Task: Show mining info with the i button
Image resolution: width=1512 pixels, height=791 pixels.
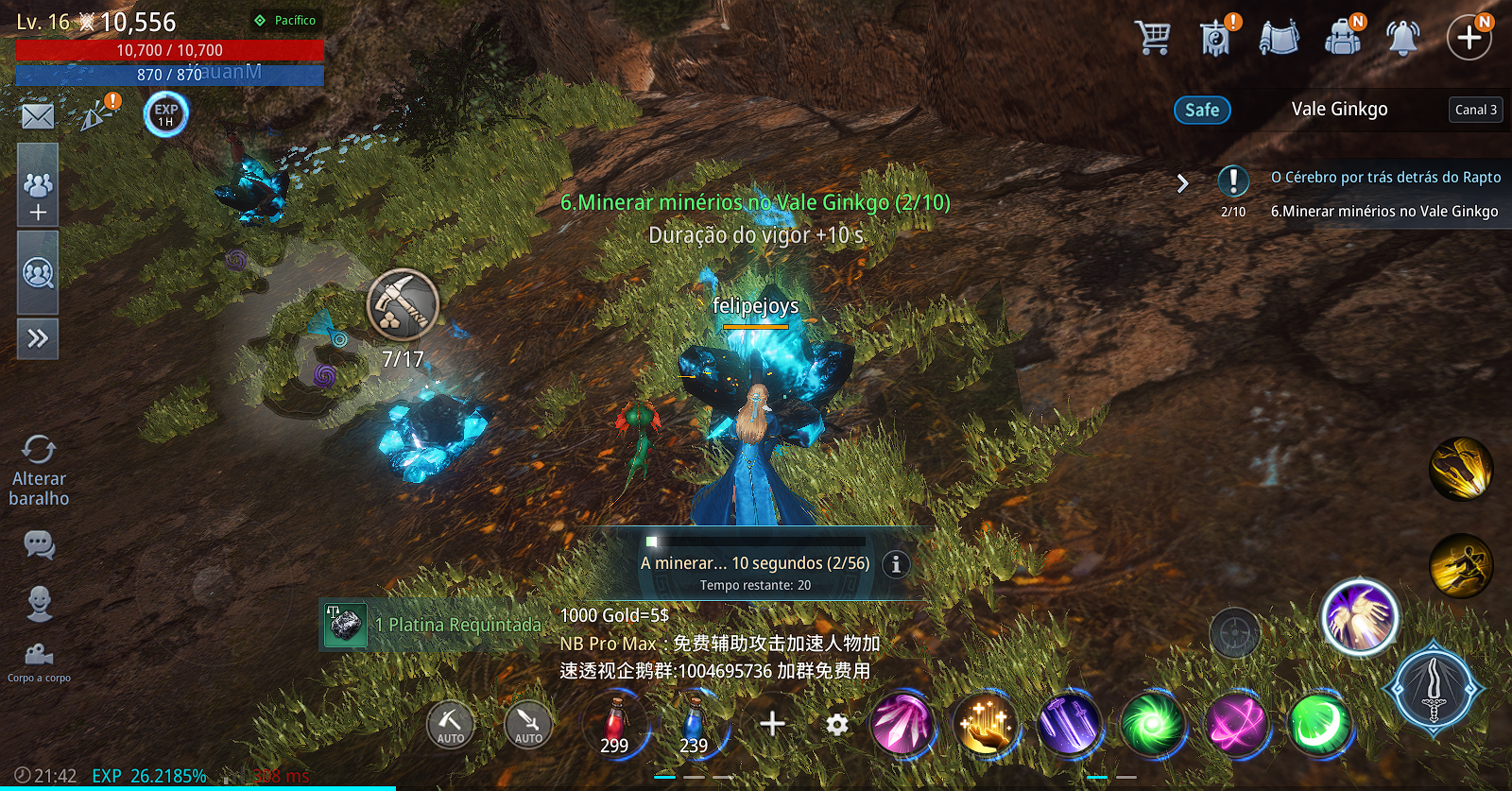Action: (896, 564)
